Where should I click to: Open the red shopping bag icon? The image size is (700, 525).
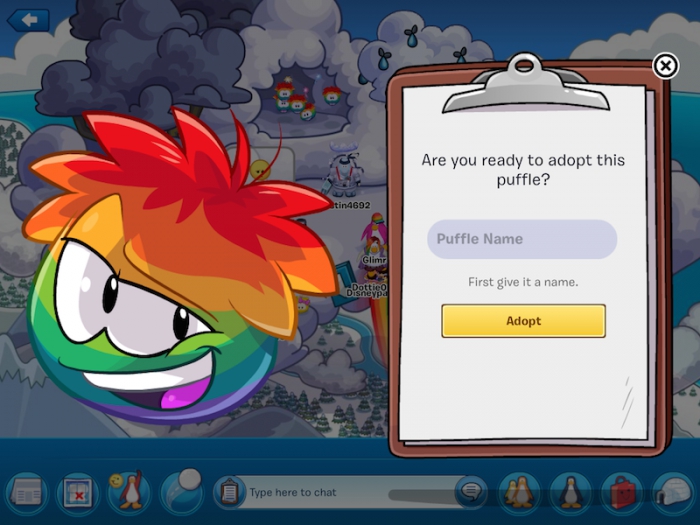click(623, 492)
